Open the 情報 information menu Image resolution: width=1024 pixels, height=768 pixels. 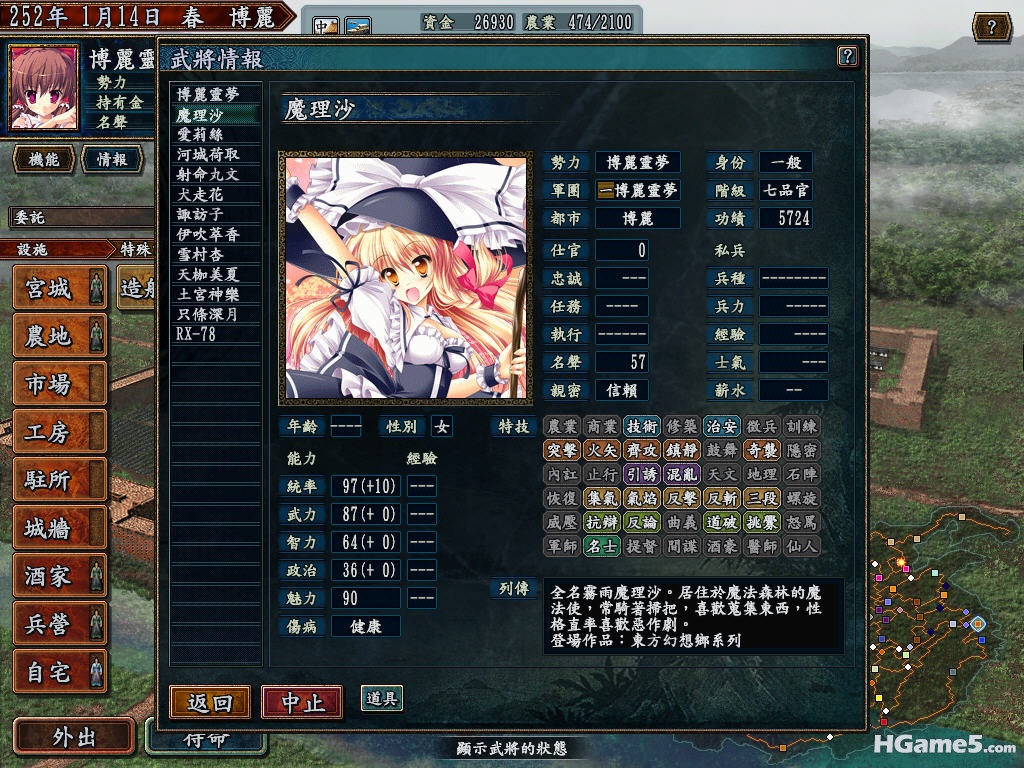[112, 159]
